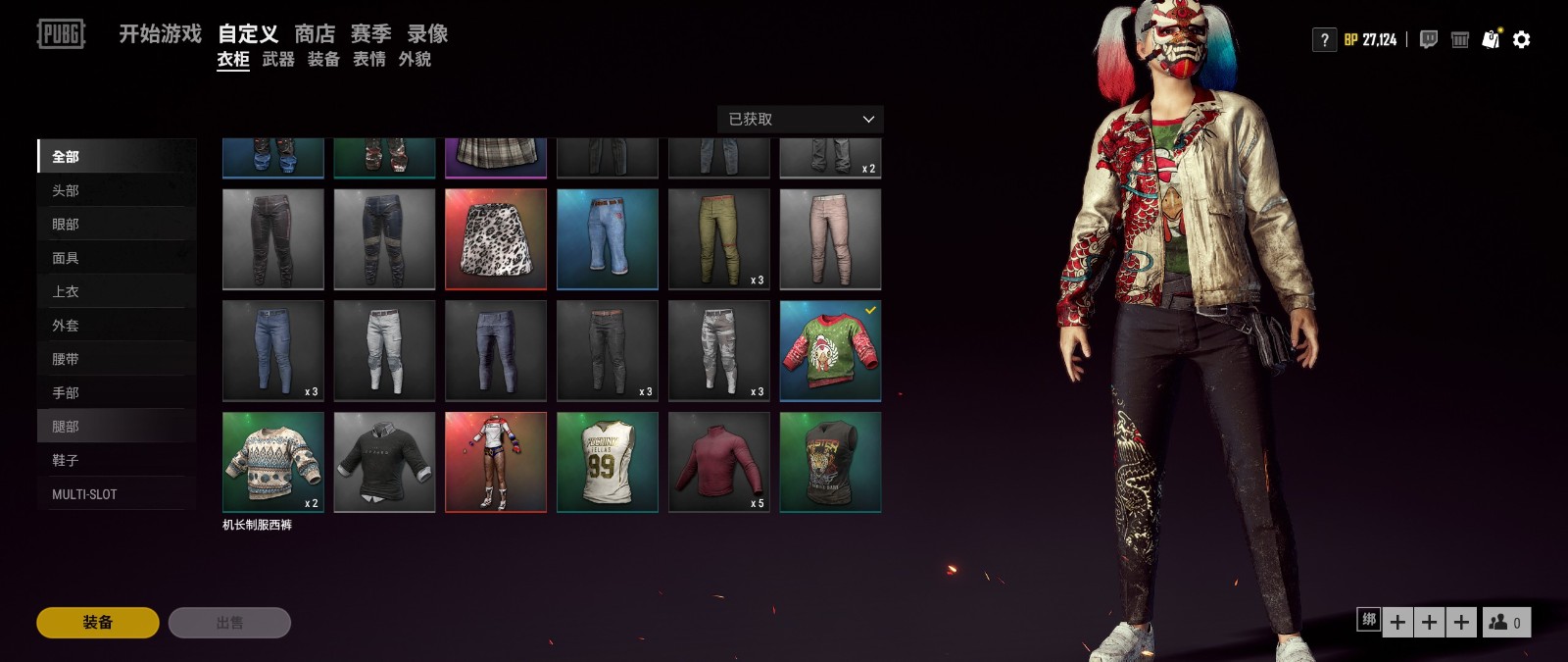
Task: Open the settings gear icon
Action: point(1521,40)
